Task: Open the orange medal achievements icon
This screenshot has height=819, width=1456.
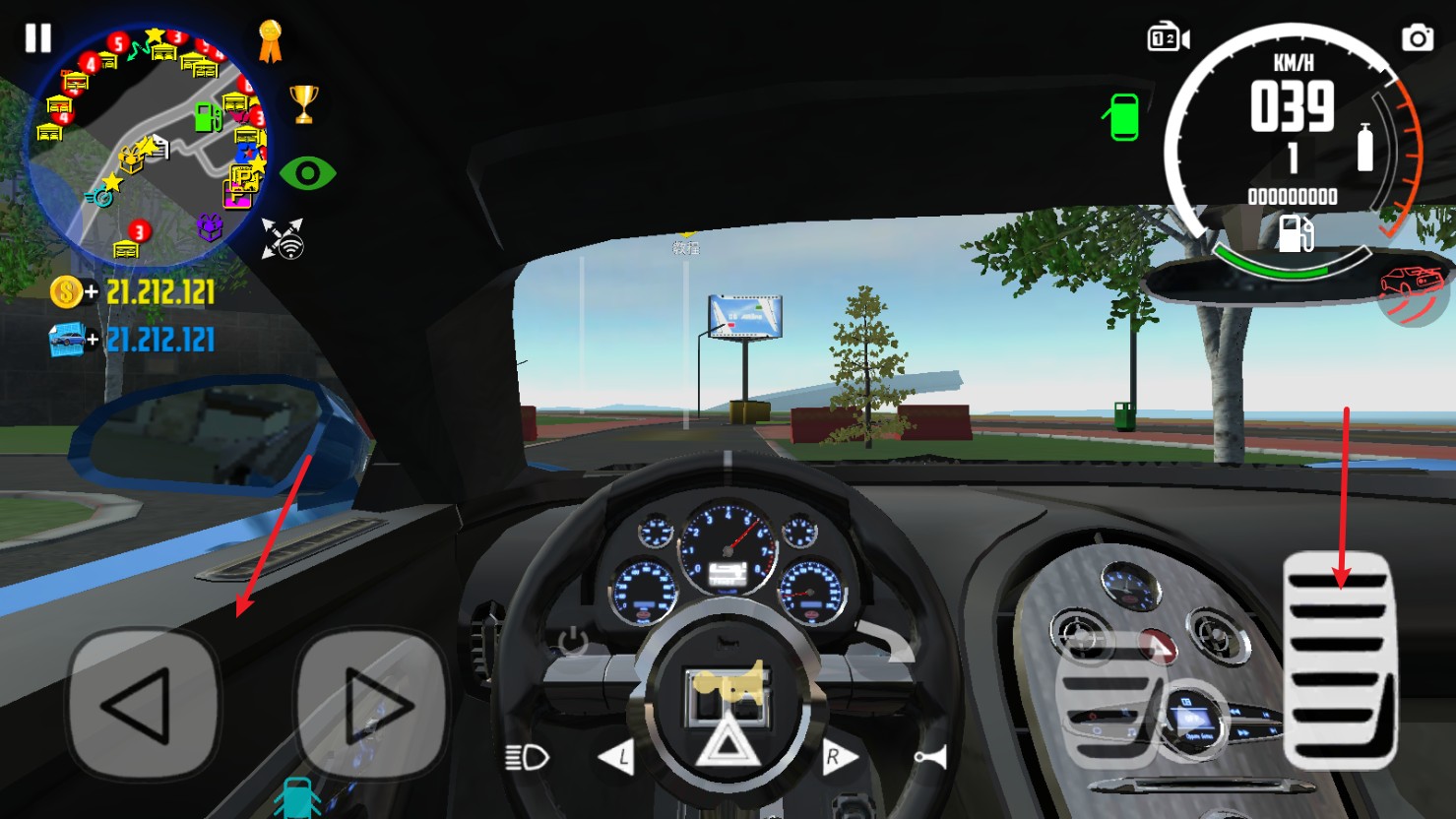Action: pyautogui.click(x=270, y=42)
